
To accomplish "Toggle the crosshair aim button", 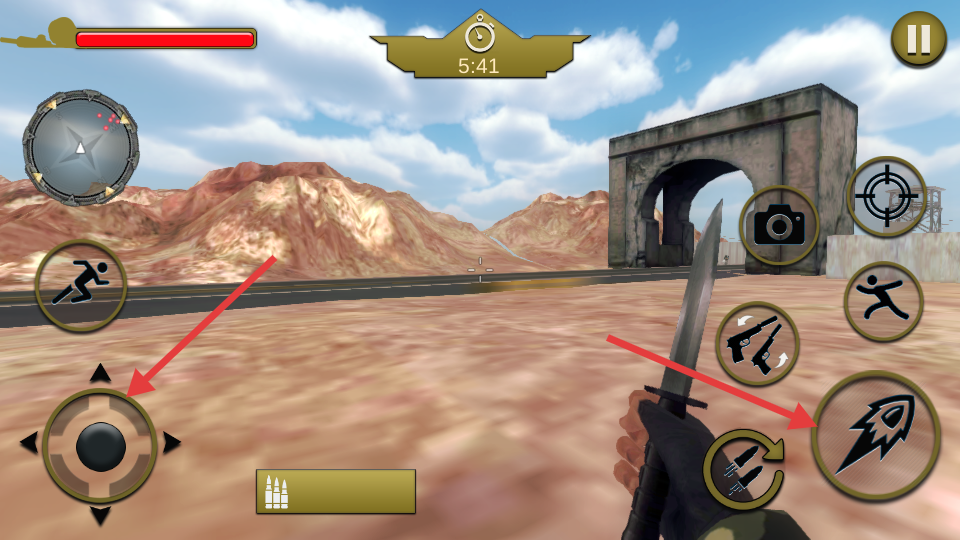I will click(x=887, y=197).
